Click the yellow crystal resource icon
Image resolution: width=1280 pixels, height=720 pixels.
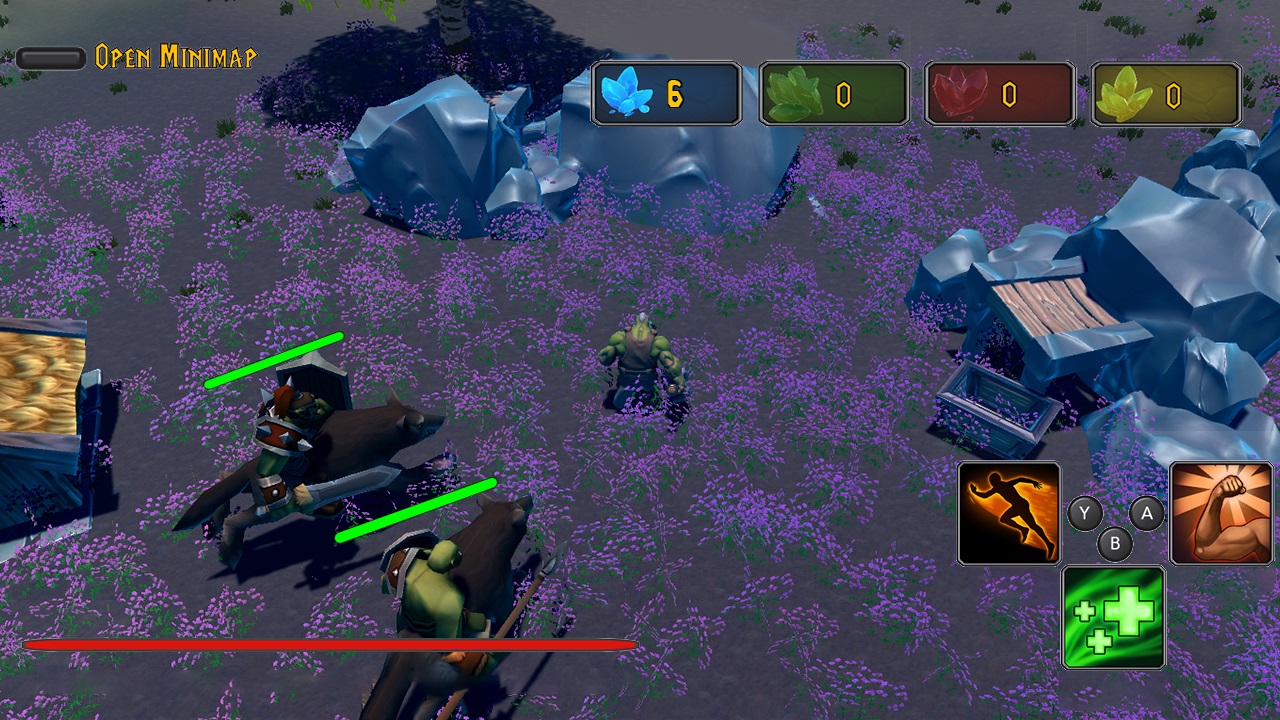pos(1127,92)
